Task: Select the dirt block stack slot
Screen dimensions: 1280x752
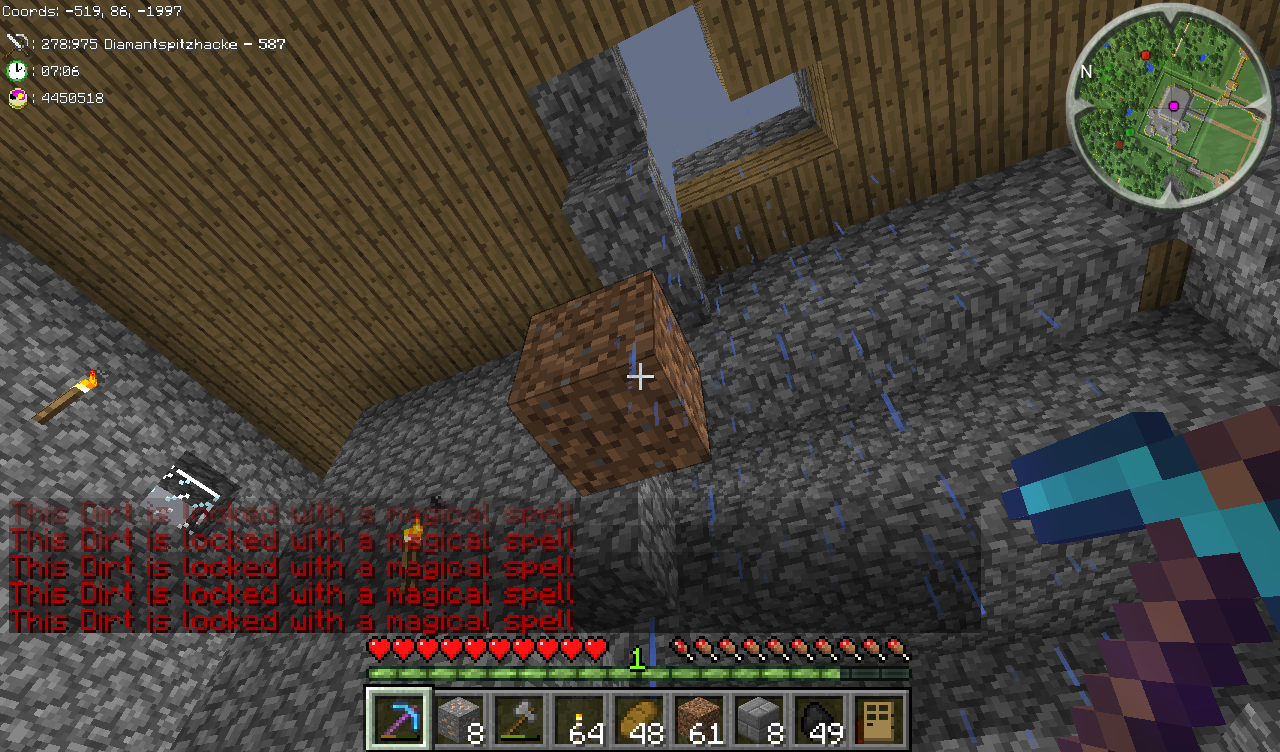Action: point(699,718)
